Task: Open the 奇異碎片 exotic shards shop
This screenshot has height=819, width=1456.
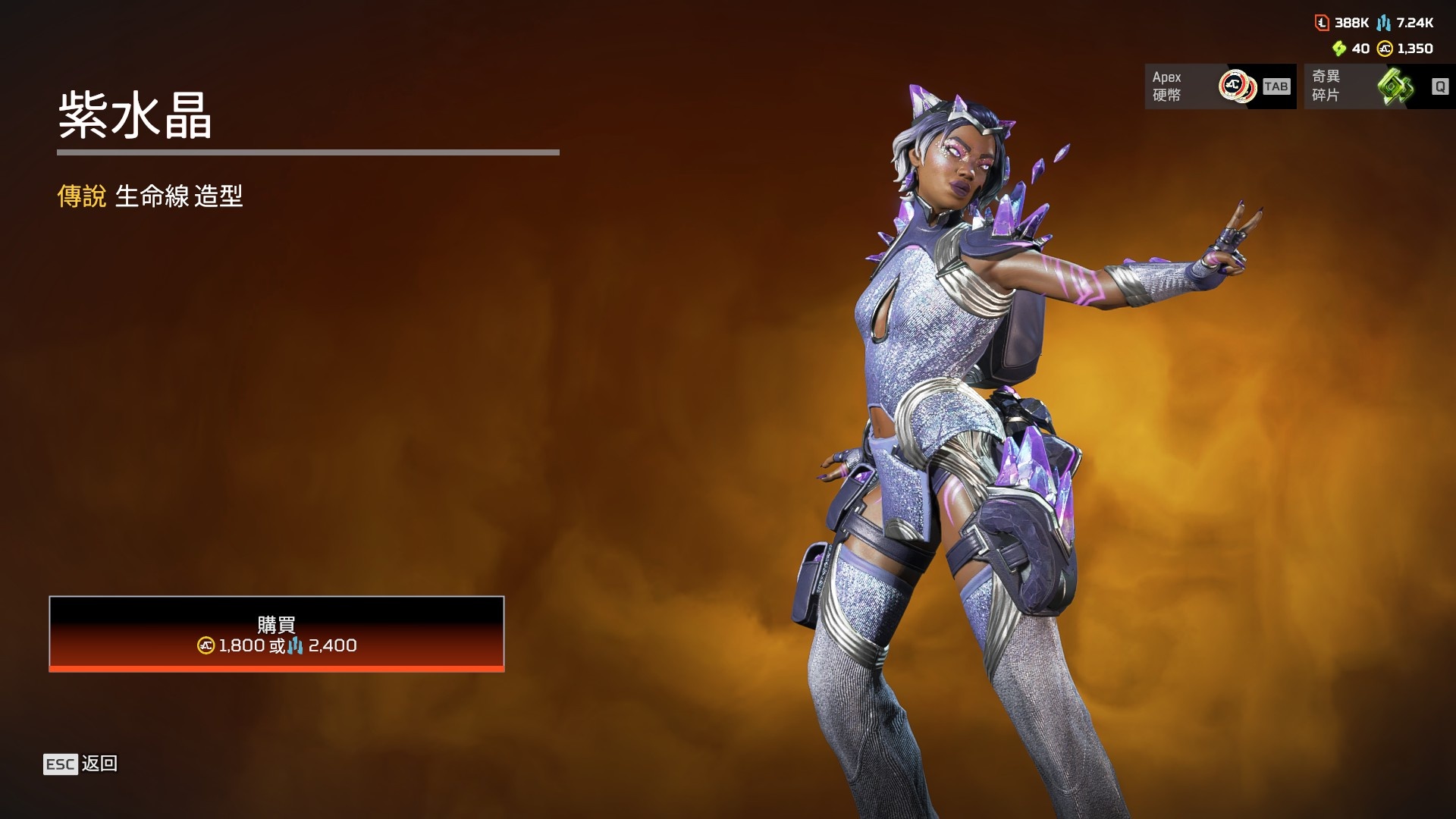Action: coord(1379,86)
